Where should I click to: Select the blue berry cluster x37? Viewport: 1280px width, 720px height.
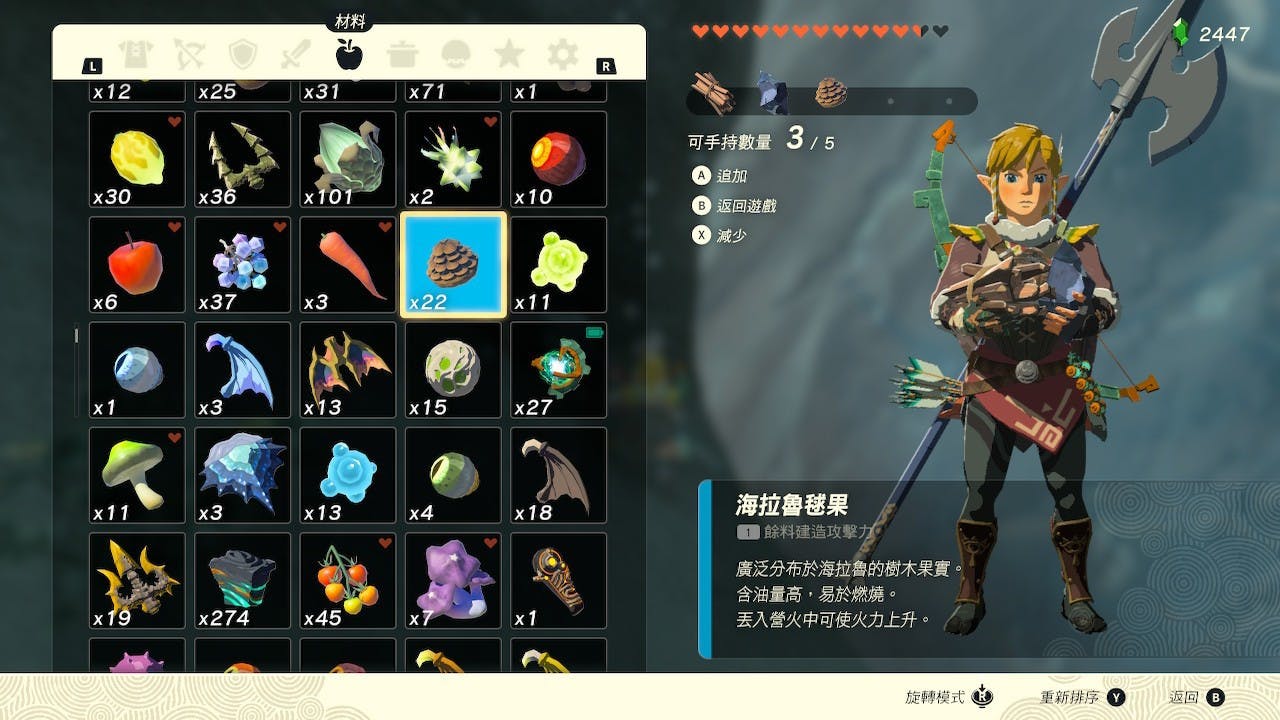243,265
